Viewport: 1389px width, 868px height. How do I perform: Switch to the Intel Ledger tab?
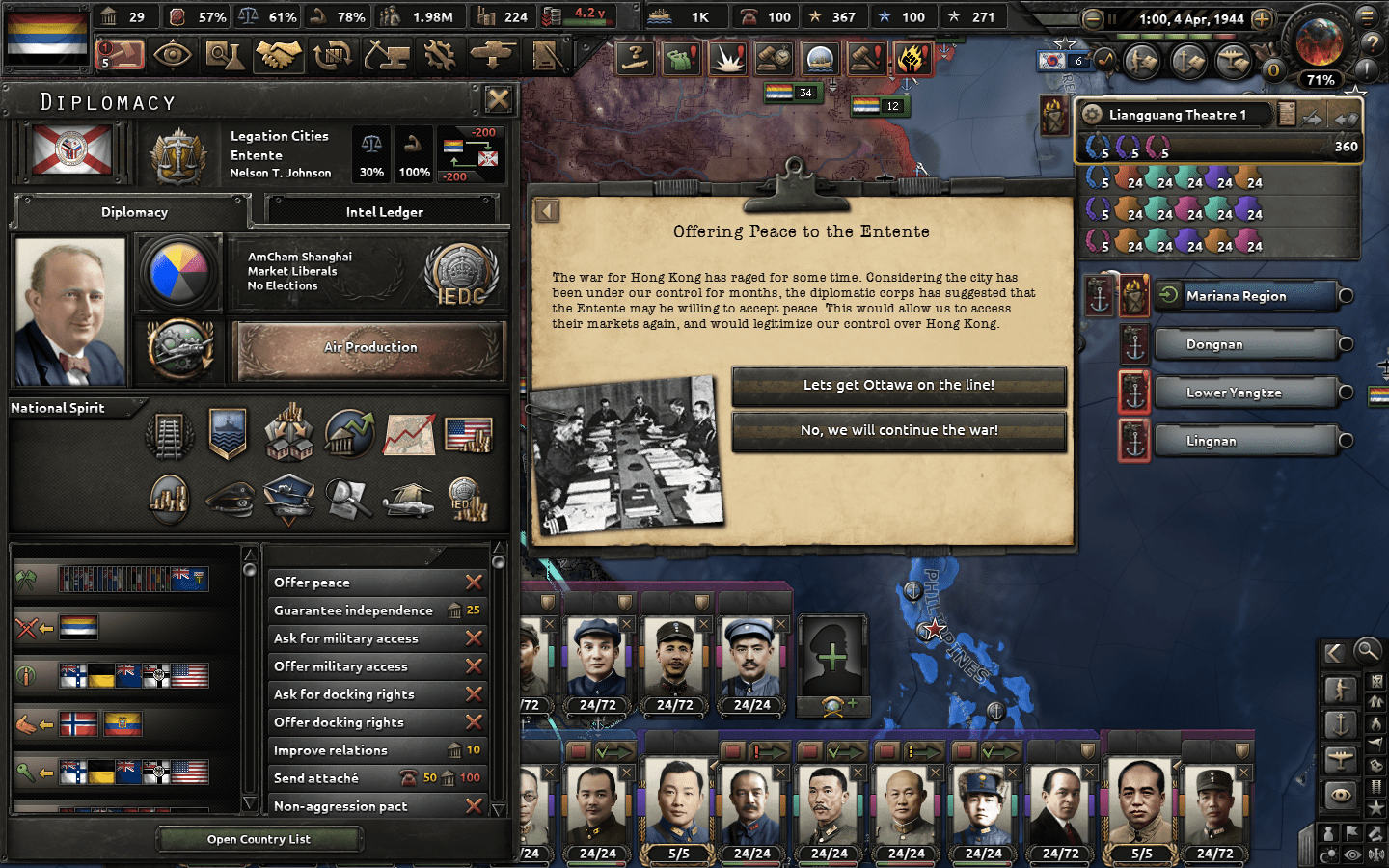(382, 210)
